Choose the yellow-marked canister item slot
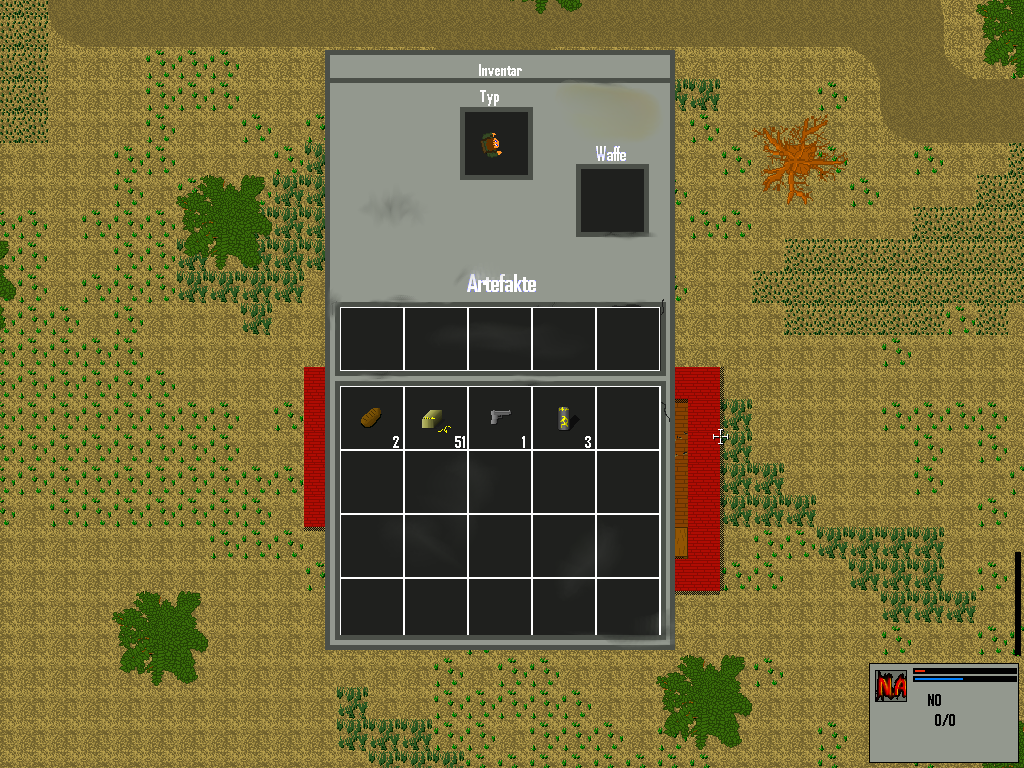1024x768 pixels. coord(563,418)
